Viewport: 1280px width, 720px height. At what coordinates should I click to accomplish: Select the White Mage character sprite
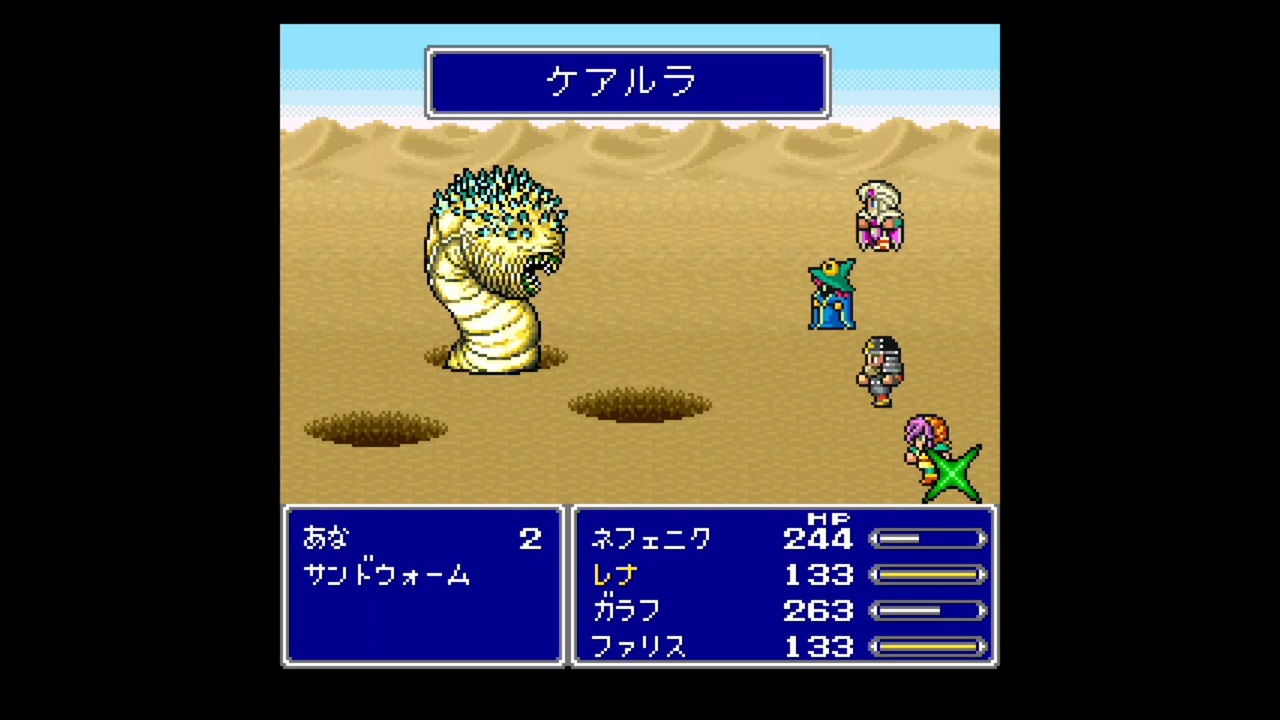click(878, 215)
